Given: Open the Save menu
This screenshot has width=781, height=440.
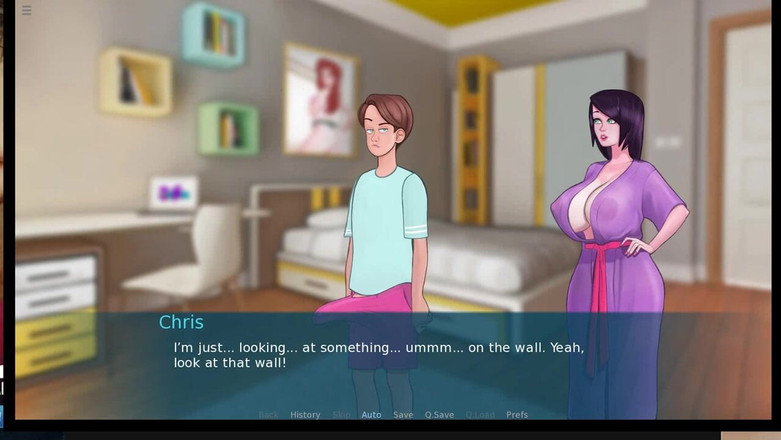Looking at the screenshot, I should (403, 415).
